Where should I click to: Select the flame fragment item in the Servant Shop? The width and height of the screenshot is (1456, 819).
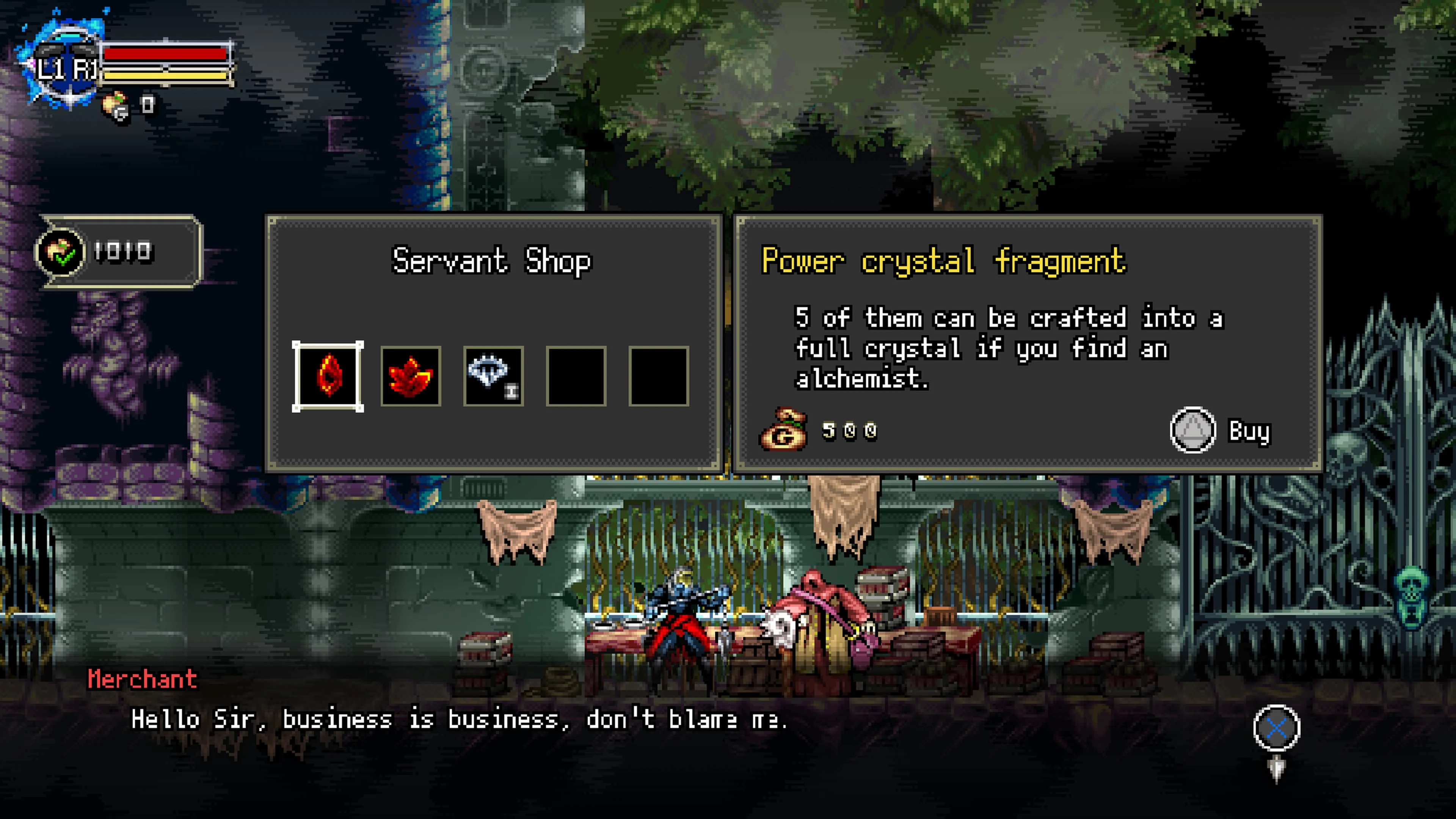click(x=329, y=377)
